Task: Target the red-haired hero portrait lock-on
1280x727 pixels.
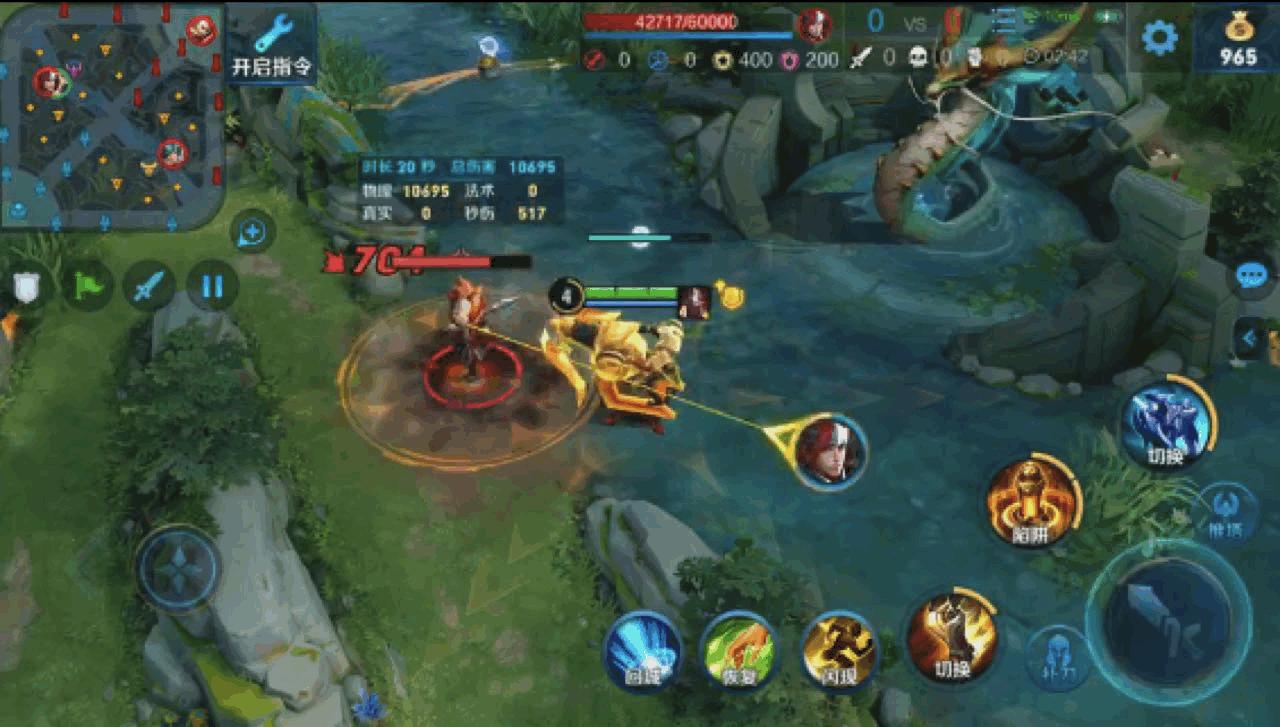Action: pos(831,451)
